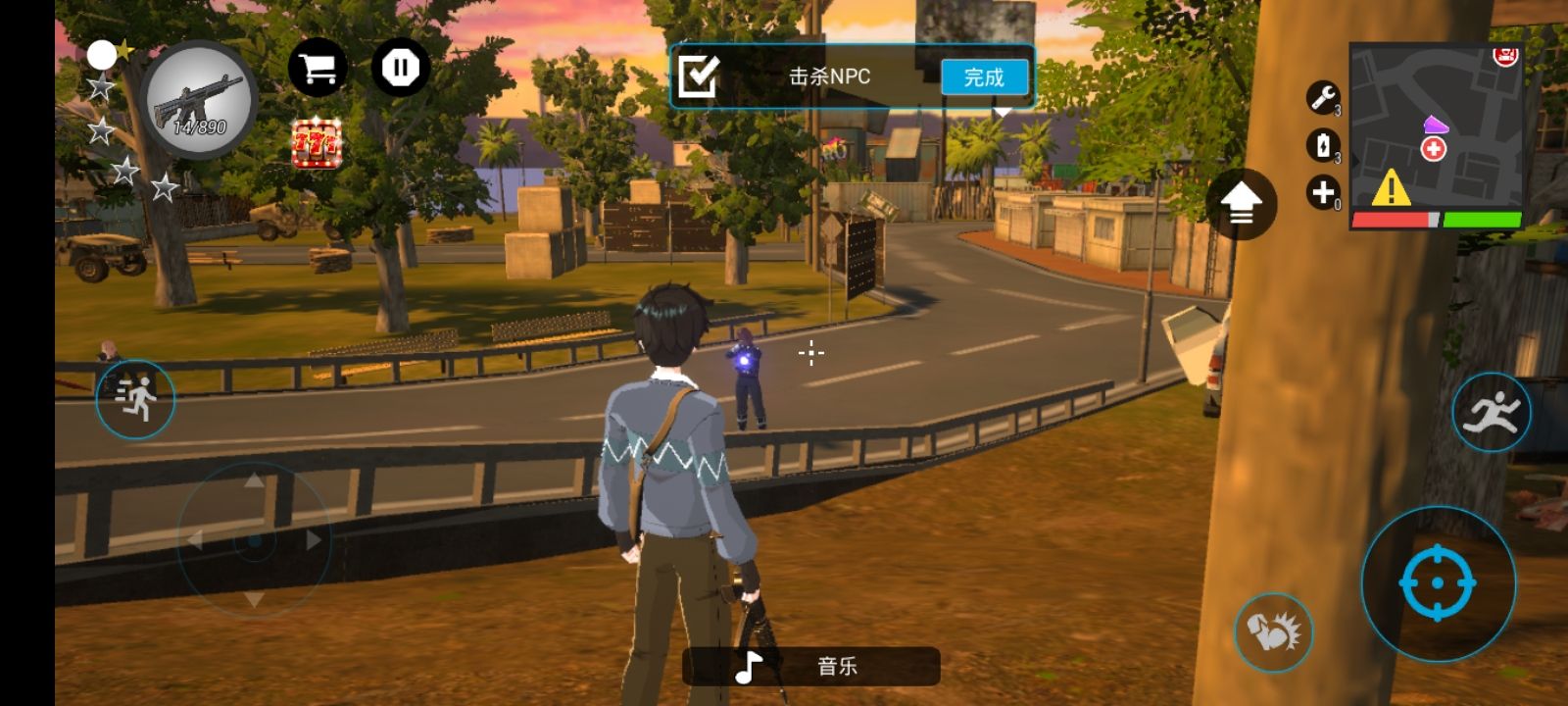
Task: Use the battery item
Action: (x=1323, y=145)
